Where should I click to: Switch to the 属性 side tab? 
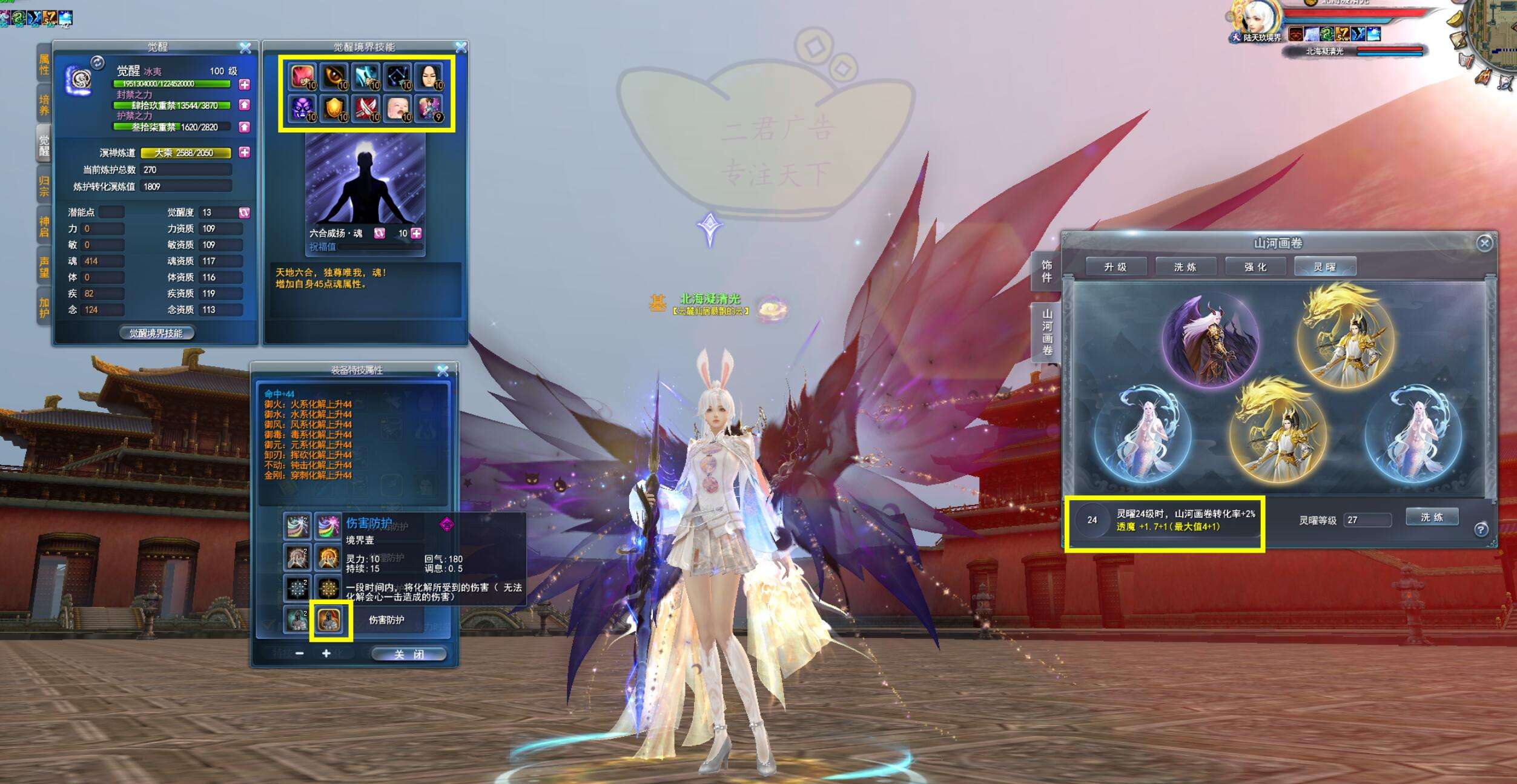coord(44,65)
